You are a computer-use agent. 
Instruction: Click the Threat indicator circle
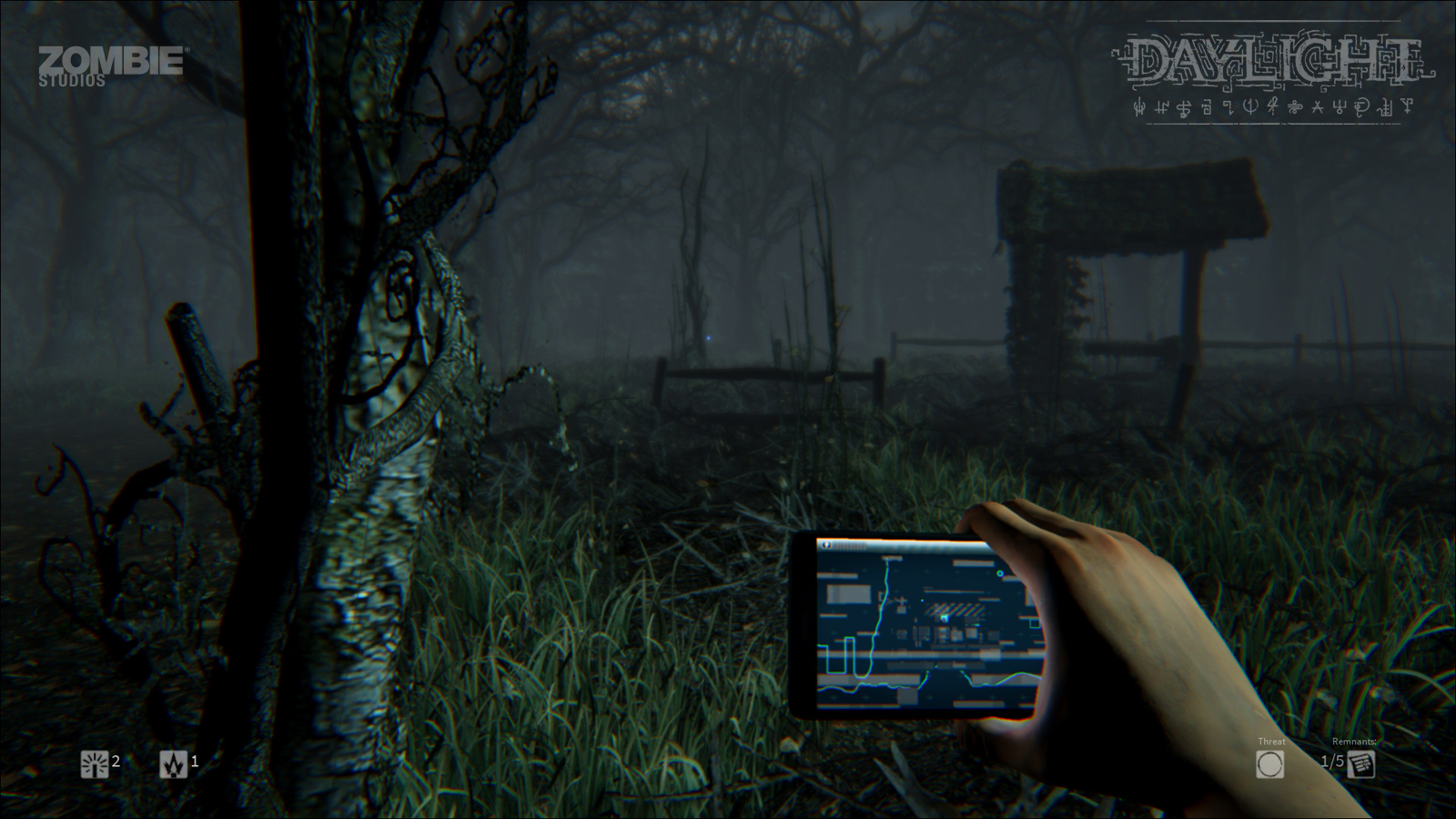(1271, 764)
